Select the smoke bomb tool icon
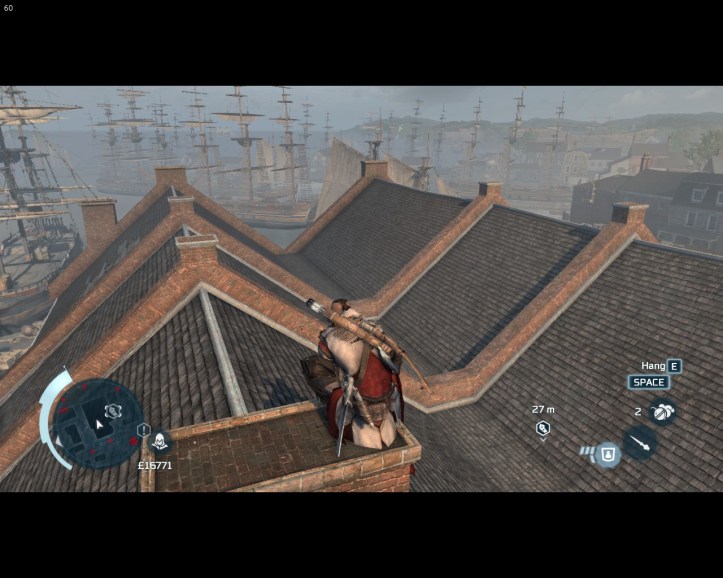Image resolution: width=723 pixels, height=578 pixels. pyautogui.click(x=661, y=410)
